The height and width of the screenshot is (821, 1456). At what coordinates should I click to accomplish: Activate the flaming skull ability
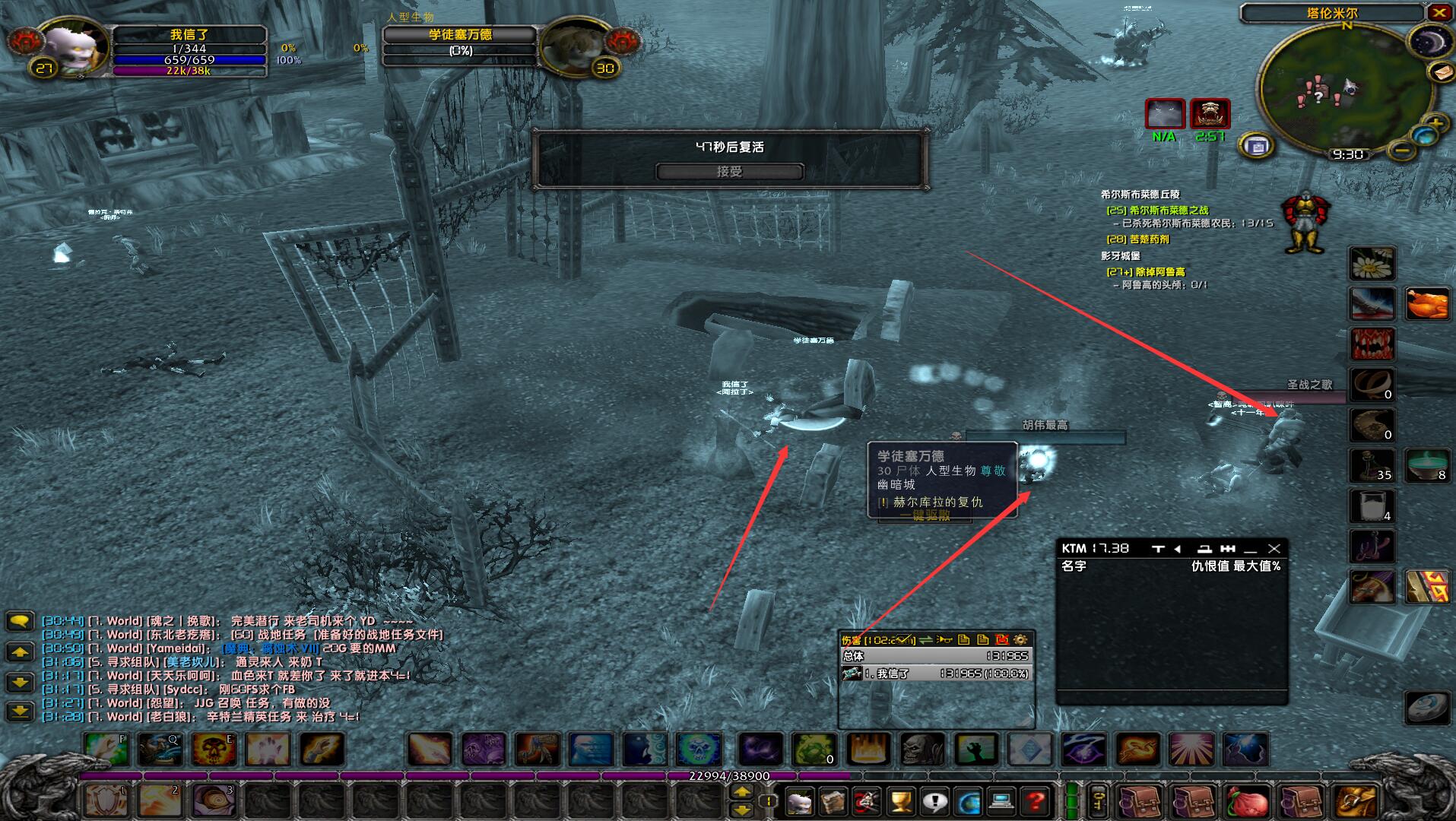(214, 750)
